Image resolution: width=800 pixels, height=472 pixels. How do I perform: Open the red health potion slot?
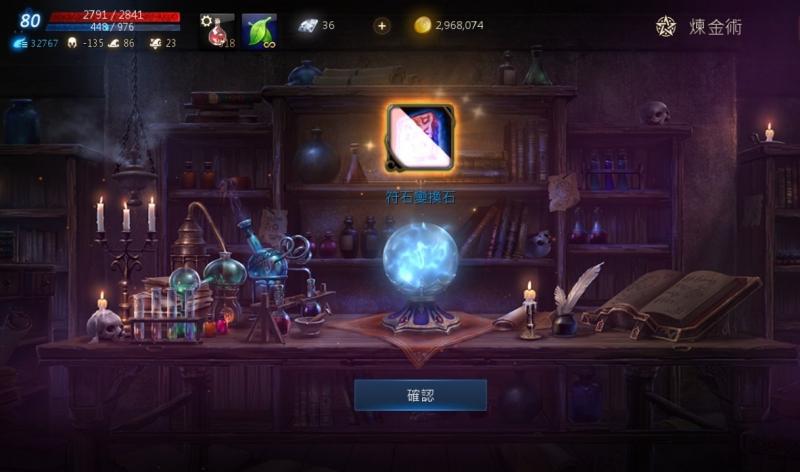pyautogui.click(x=217, y=30)
